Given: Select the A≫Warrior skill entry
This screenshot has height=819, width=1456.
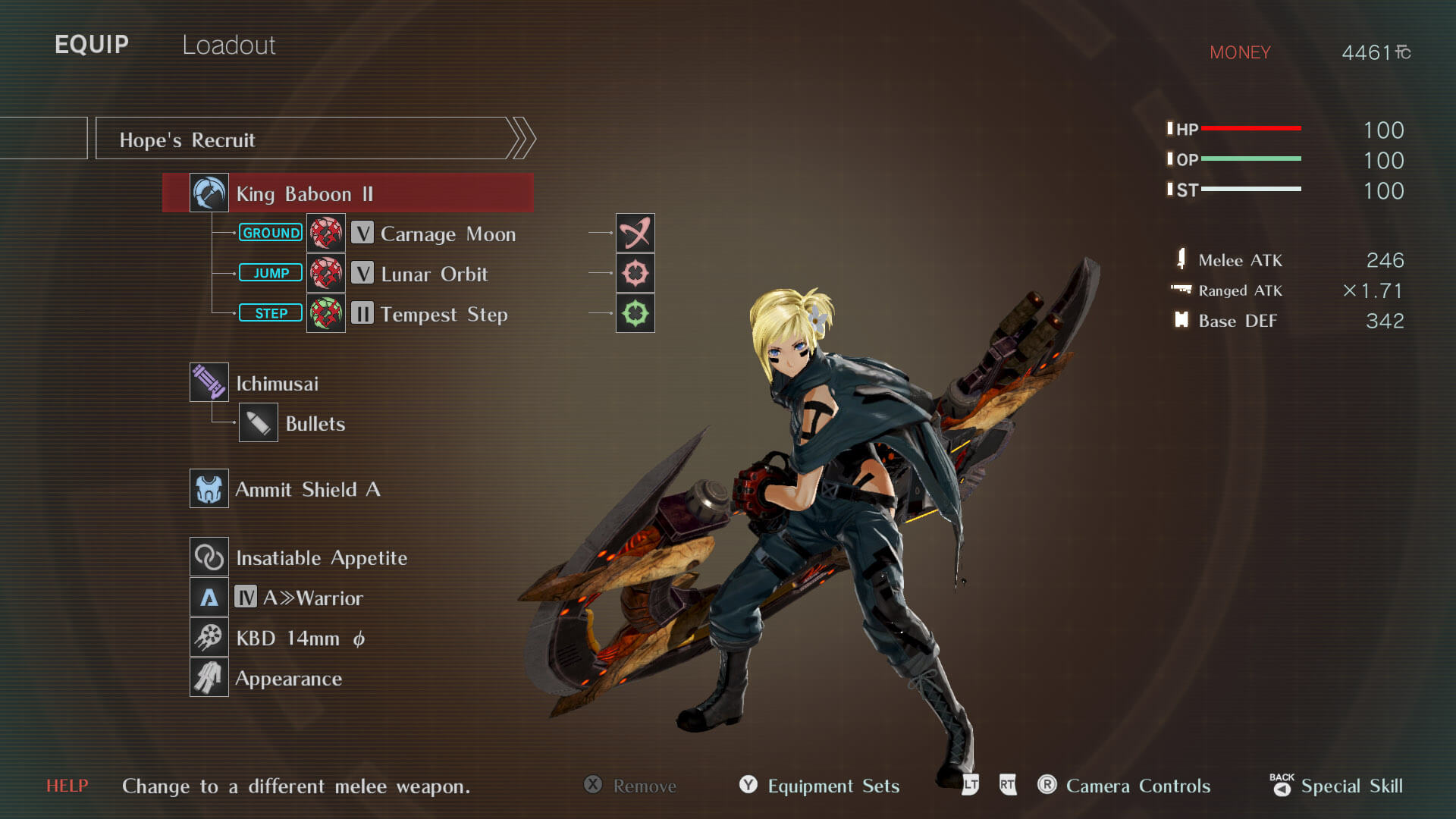Looking at the screenshot, I should tap(312, 598).
